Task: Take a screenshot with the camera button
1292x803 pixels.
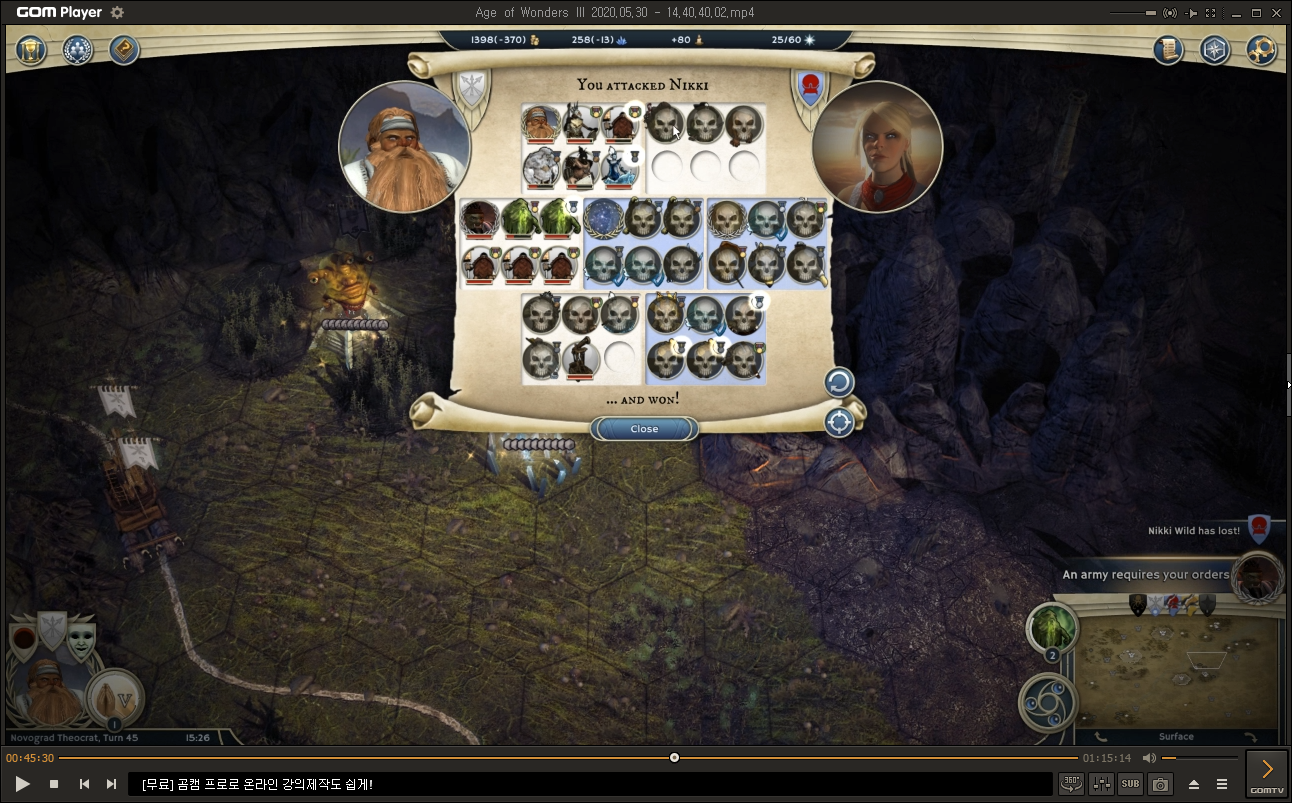Action: coord(1160,784)
